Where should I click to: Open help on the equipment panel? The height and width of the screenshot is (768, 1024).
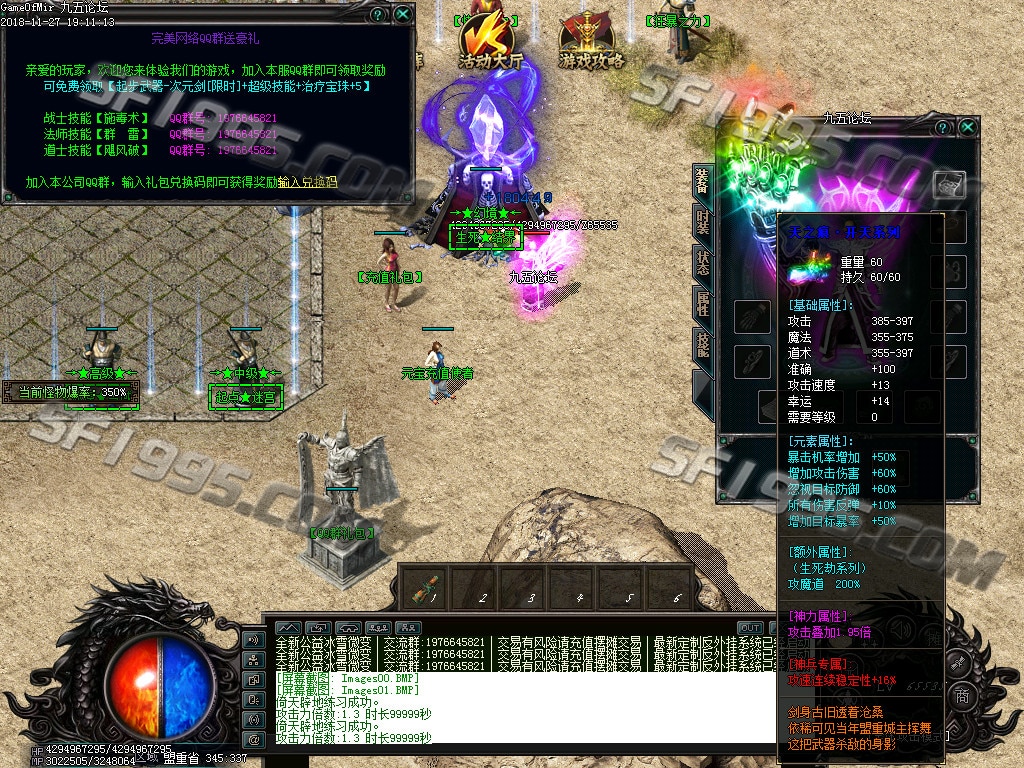point(942,128)
